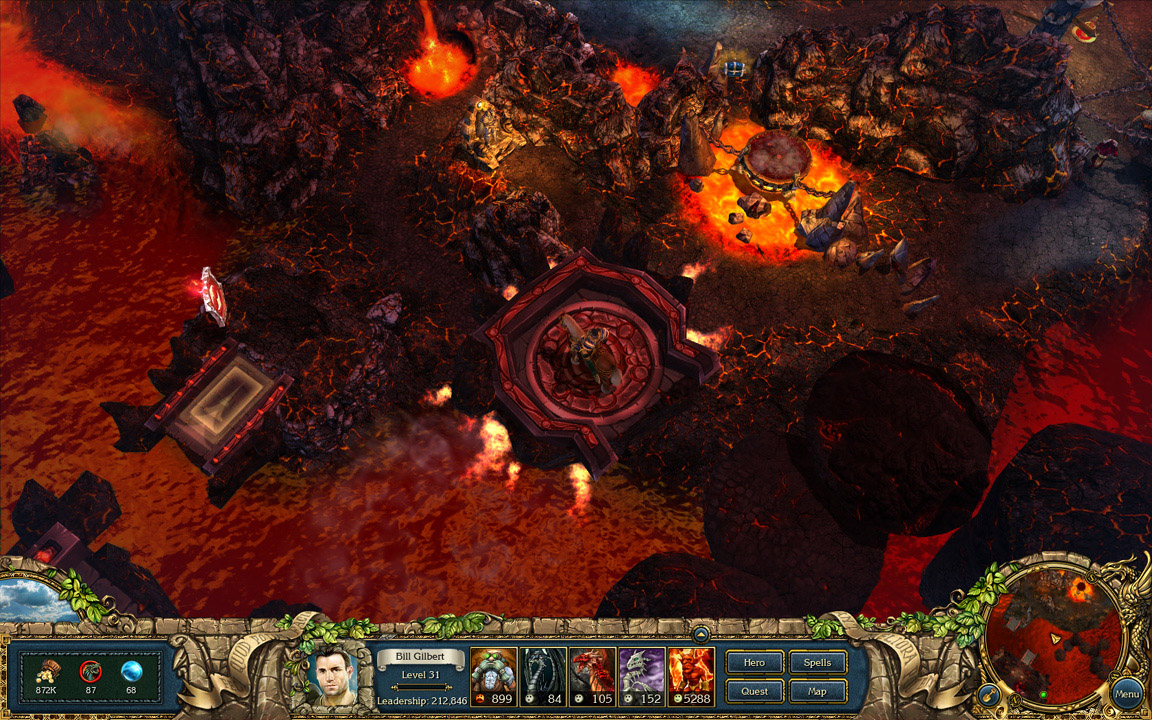The image size is (1152, 720).
Task: Click Bill Gilbert's hero portrait
Action: click(x=335, y=676)
